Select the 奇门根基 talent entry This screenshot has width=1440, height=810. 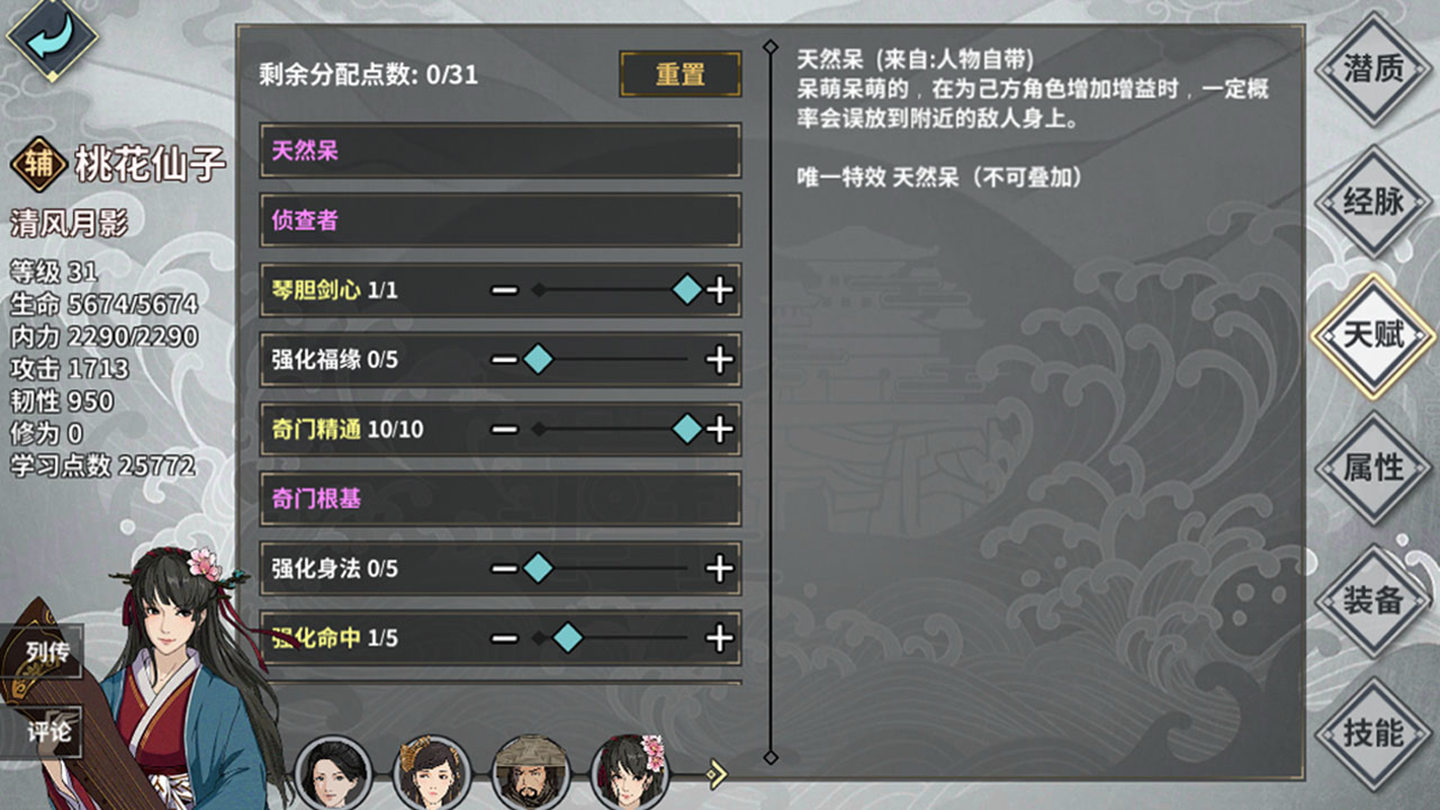click(x=500, y=499)
